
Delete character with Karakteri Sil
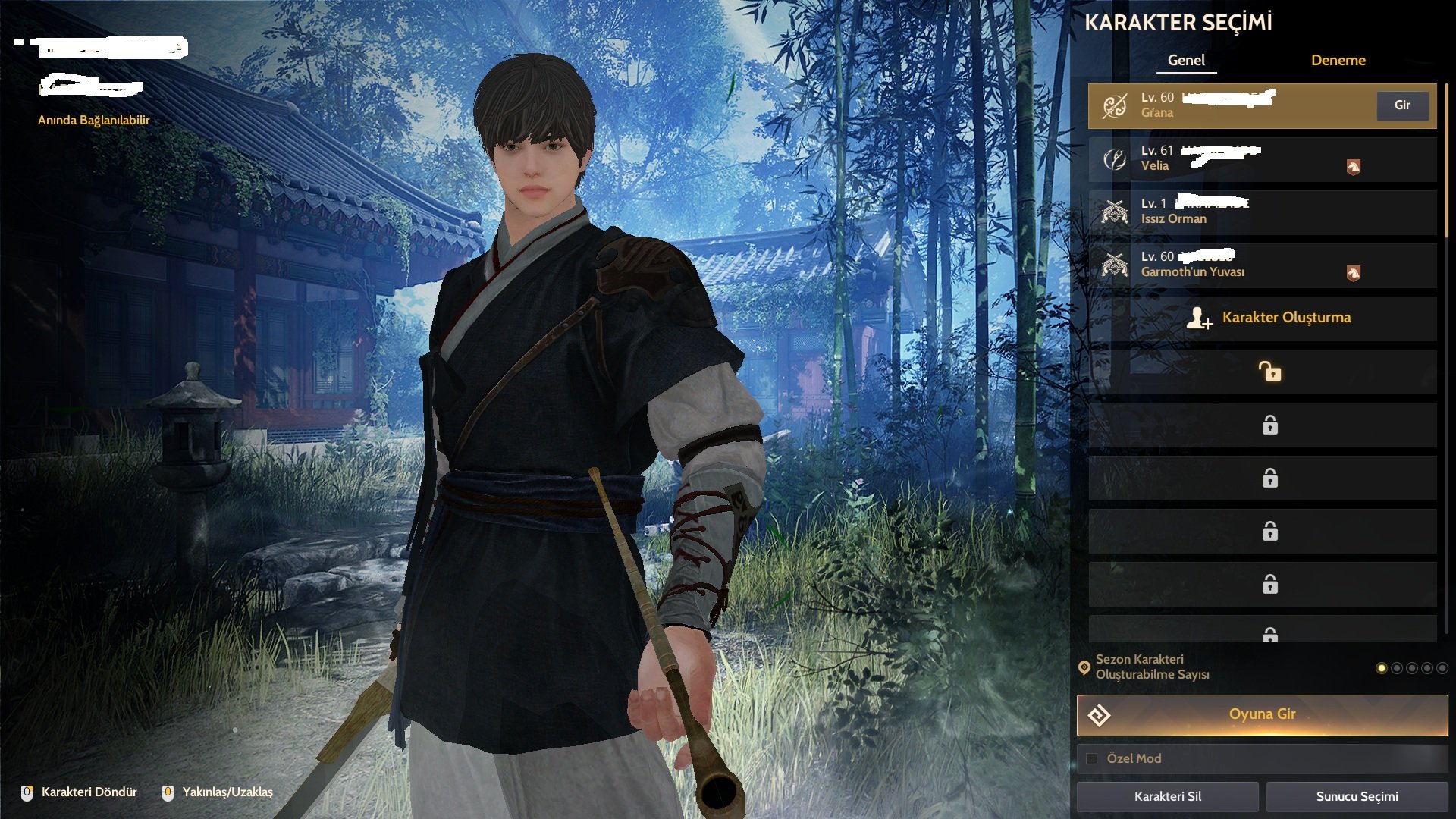[1167, 796]
